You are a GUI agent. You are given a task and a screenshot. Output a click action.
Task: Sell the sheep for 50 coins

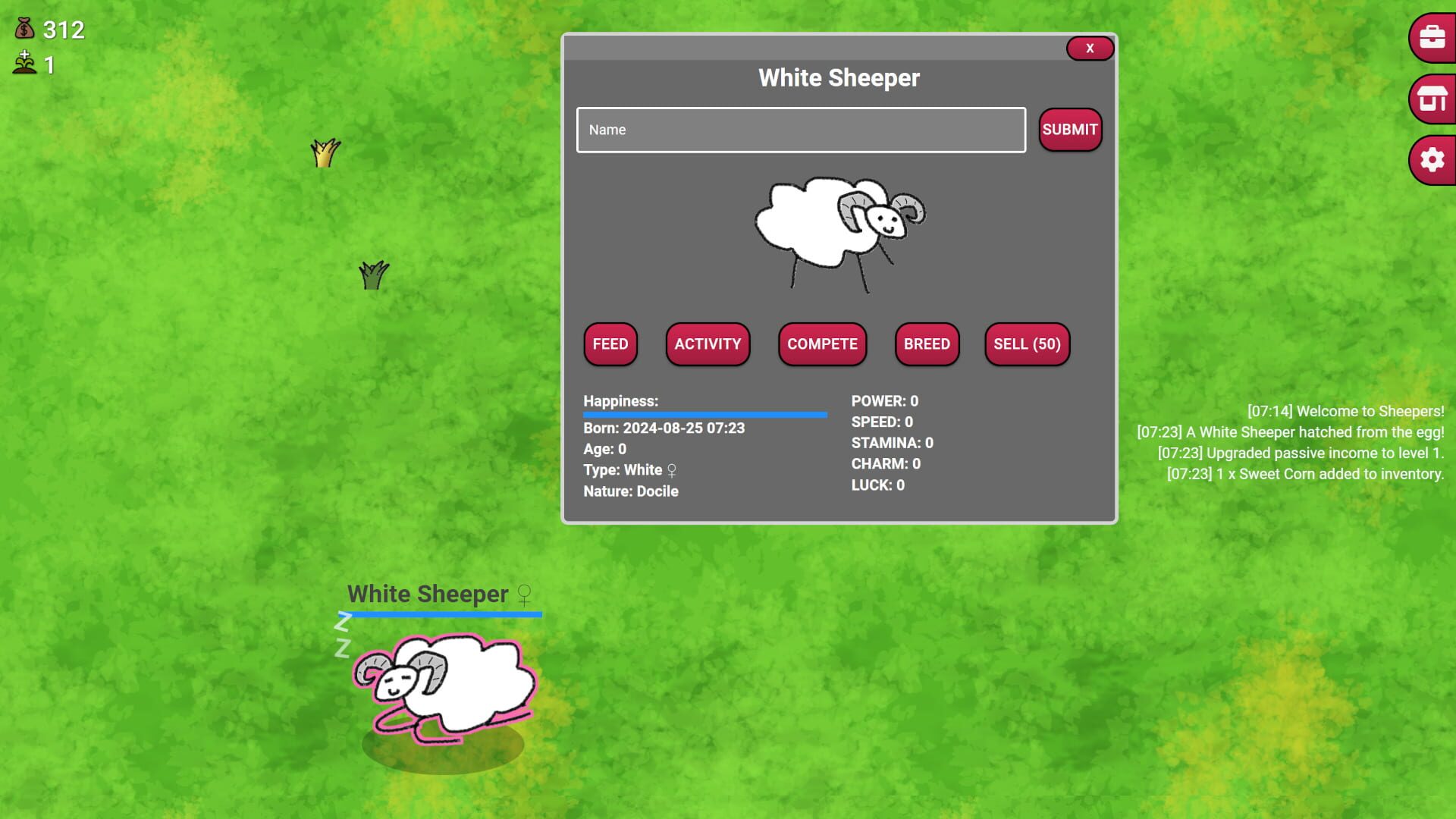(1027, 344)
